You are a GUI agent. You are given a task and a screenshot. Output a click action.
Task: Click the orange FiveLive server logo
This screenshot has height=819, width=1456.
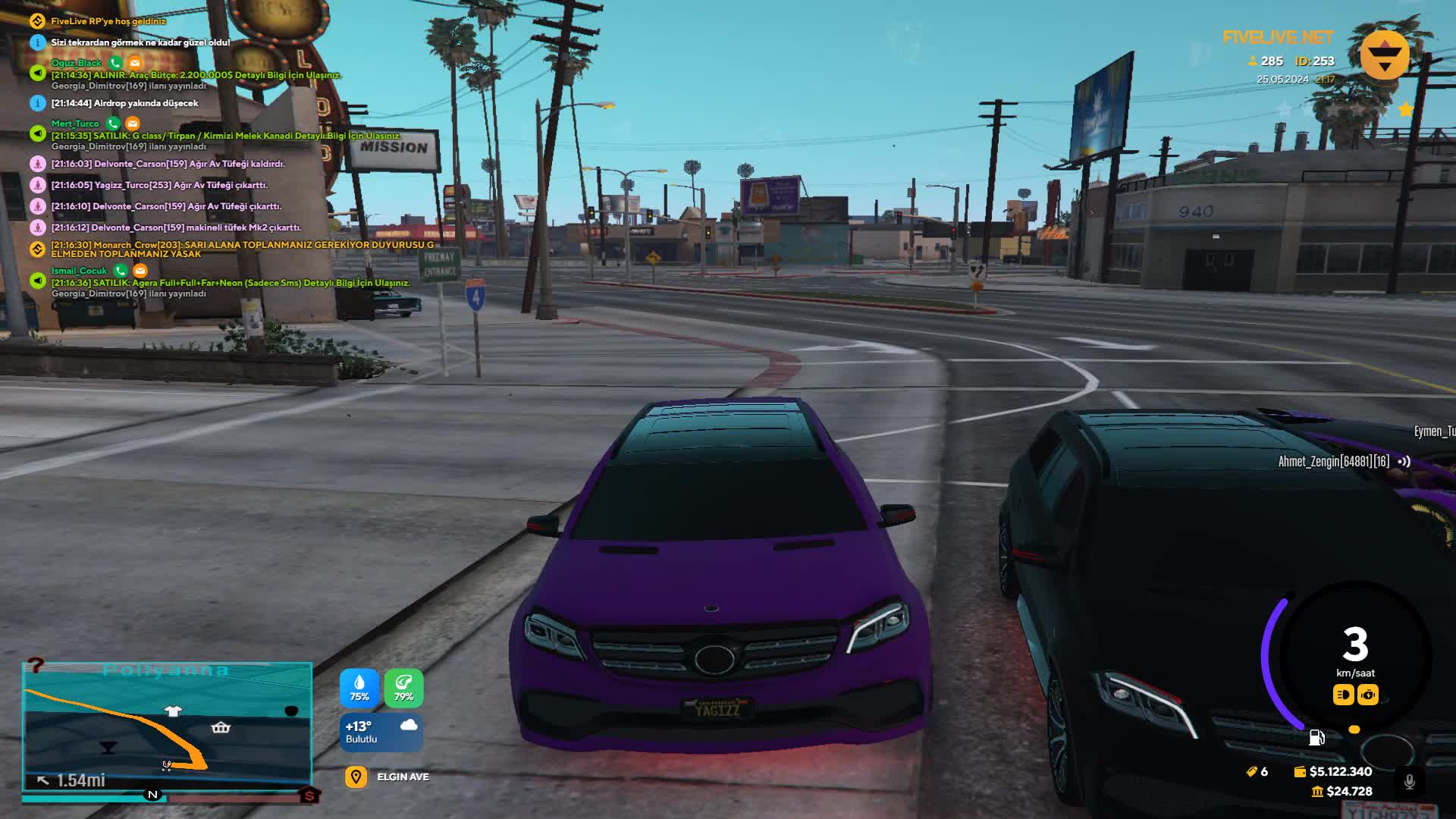tap(1385, 55)
